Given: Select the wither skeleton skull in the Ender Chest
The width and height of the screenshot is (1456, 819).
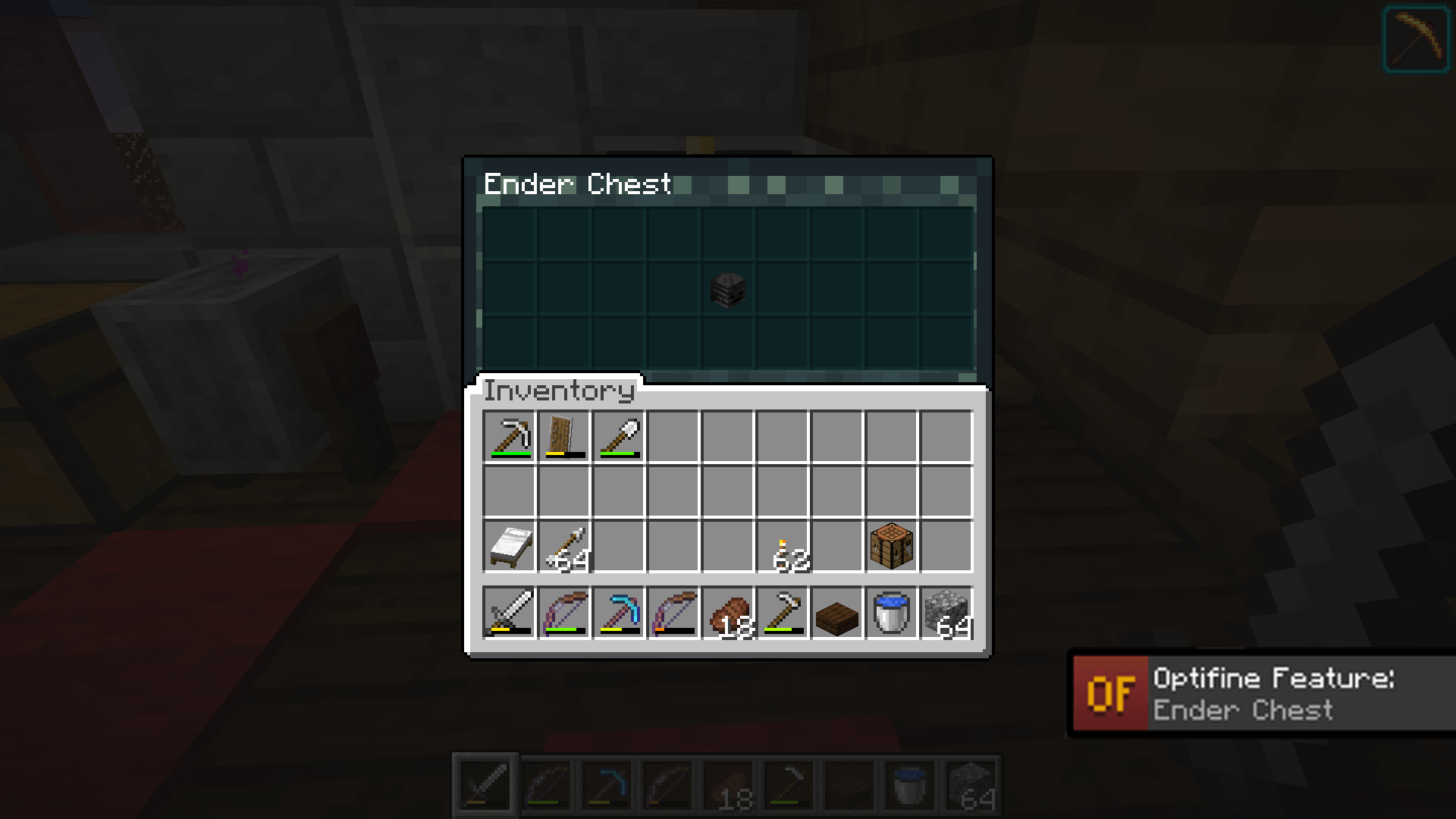Looking at the screenshot, I should click(x=727, y=290).
